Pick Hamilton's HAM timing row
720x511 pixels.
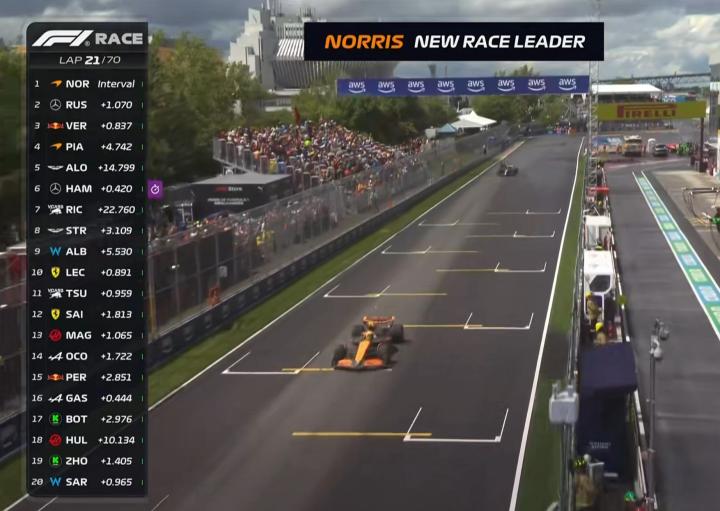tap(87, 188)
